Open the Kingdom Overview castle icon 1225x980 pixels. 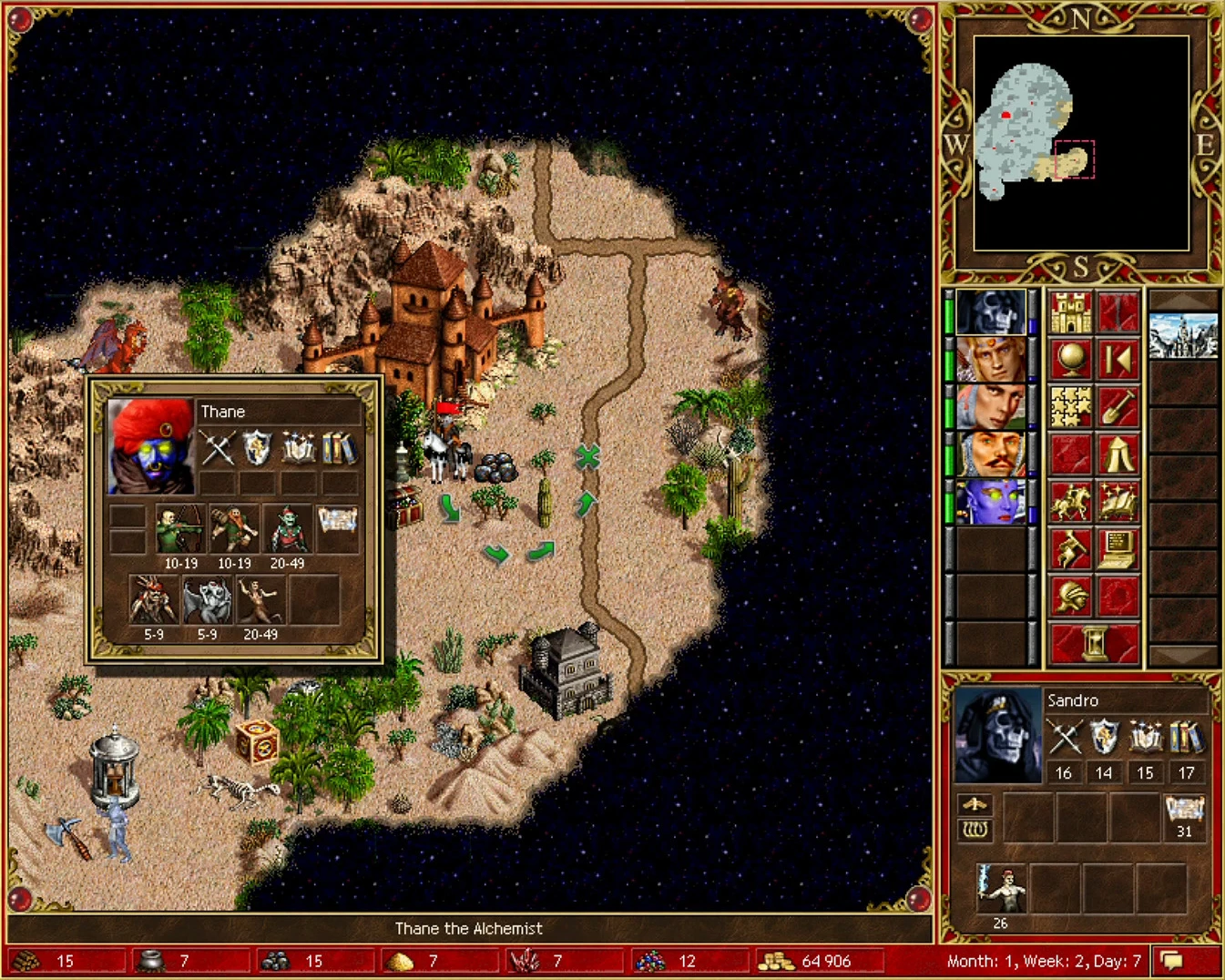(x=1069, y=310)
